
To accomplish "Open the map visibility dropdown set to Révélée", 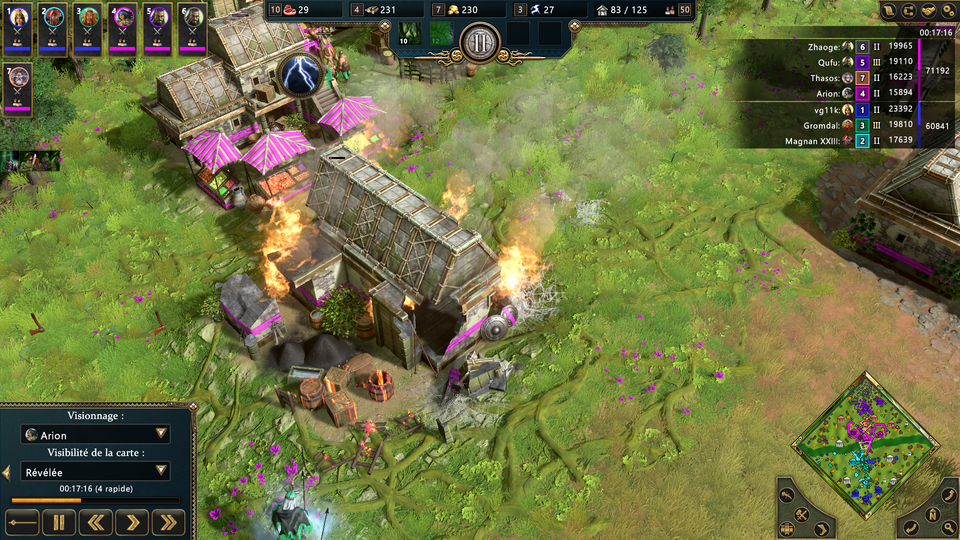I will pyautogui.click(x=95, y=471).
